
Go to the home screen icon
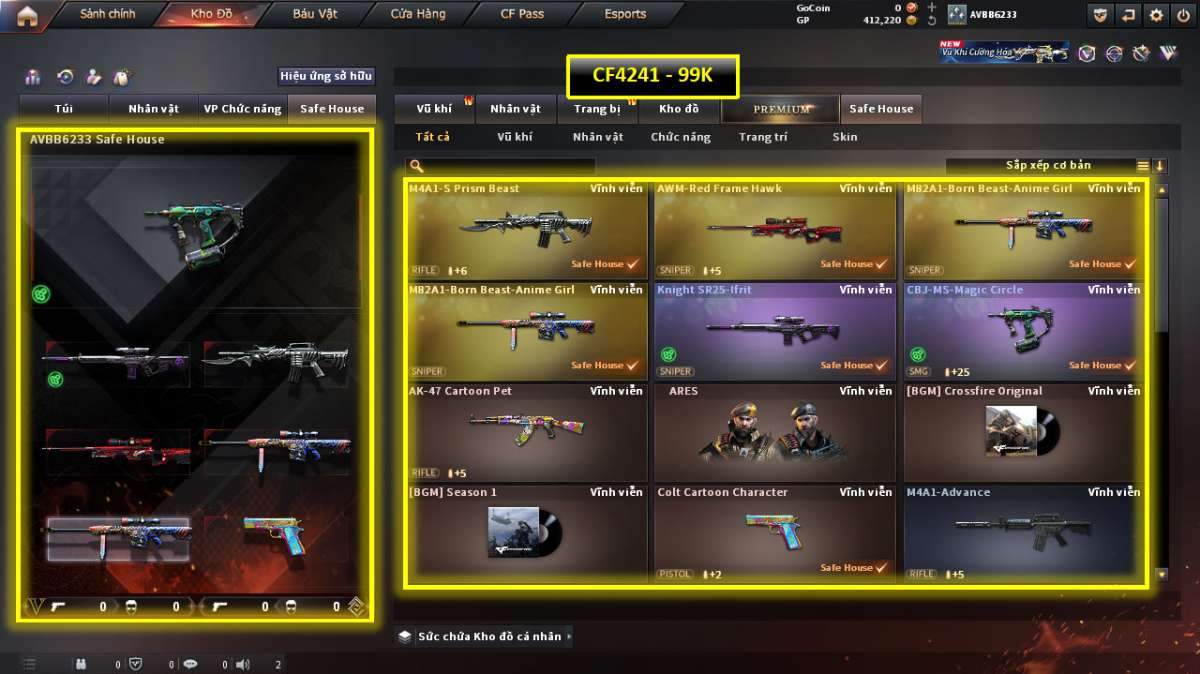pos(26,15)
